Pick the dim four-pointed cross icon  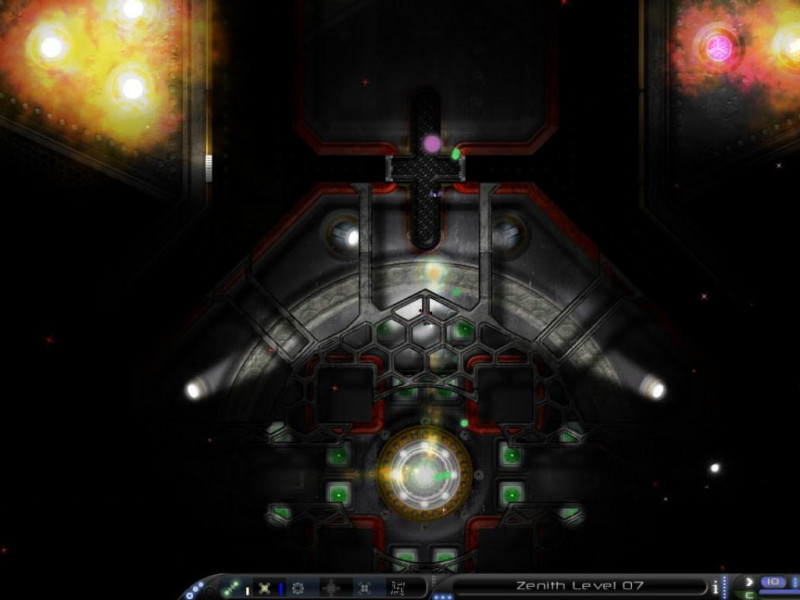pos(332,588)
